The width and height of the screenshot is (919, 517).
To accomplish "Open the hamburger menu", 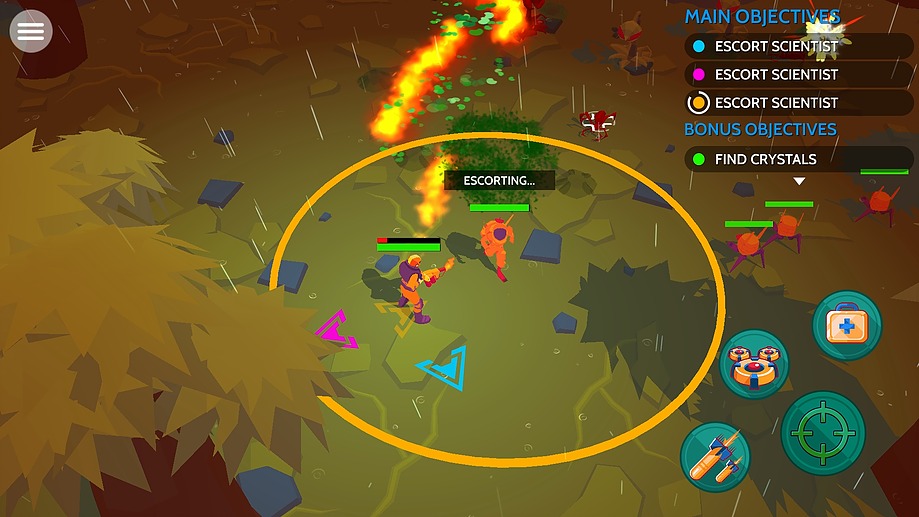I will 31,32.
